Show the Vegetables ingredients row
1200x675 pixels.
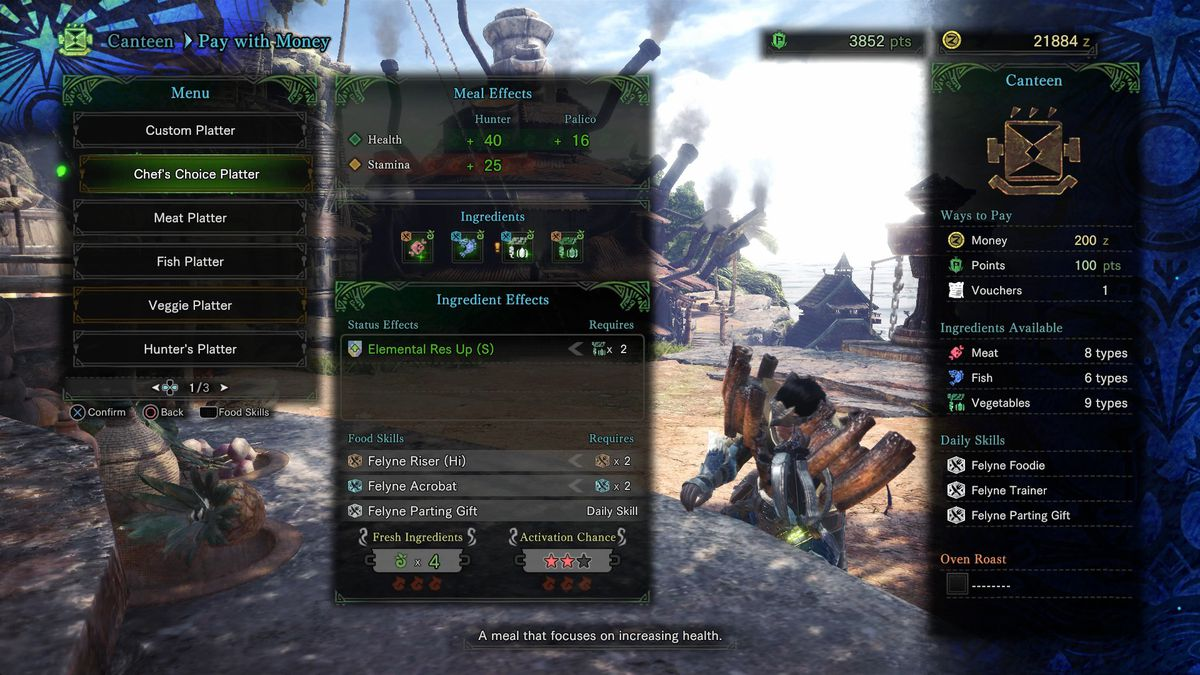1033,403
